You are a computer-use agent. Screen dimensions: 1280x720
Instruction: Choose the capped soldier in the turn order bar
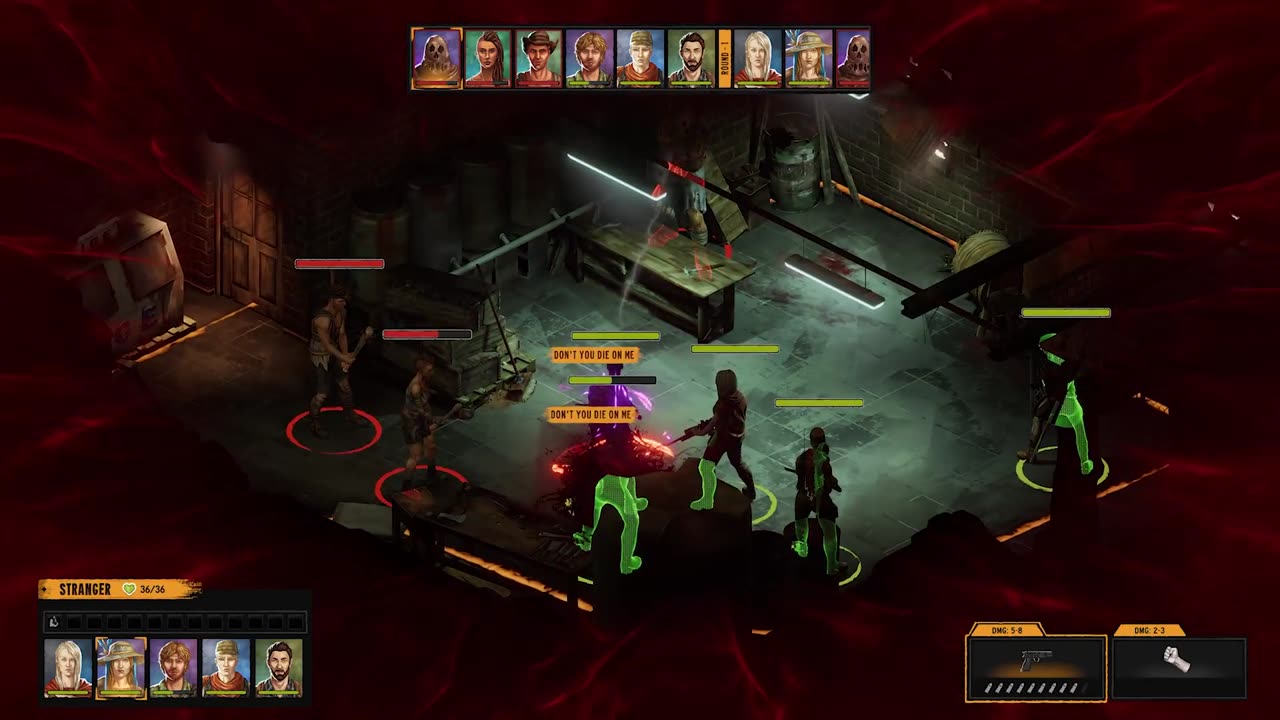coord(640,58)
